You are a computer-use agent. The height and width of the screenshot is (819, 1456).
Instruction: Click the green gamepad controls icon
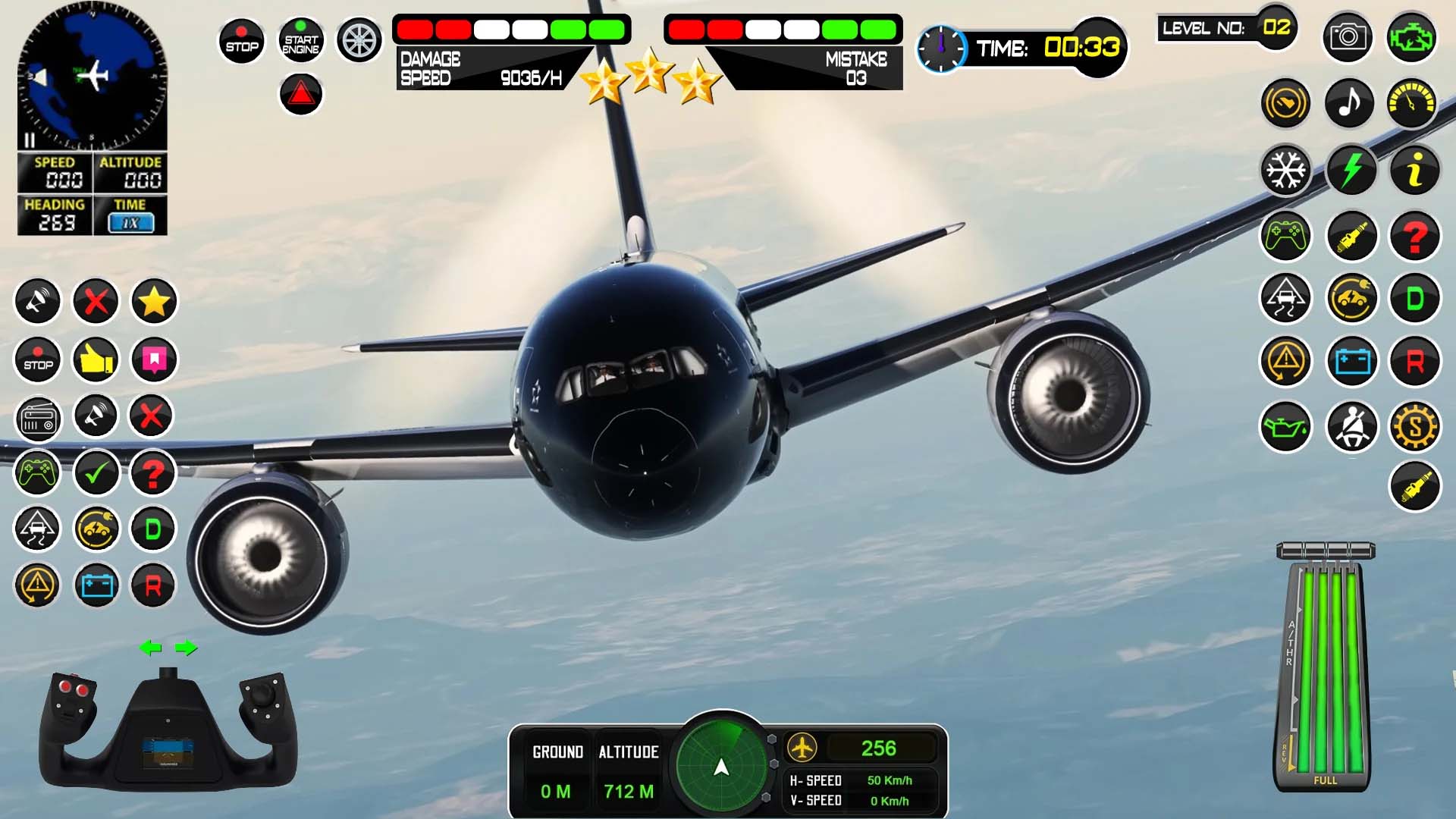click(1285, 236)
